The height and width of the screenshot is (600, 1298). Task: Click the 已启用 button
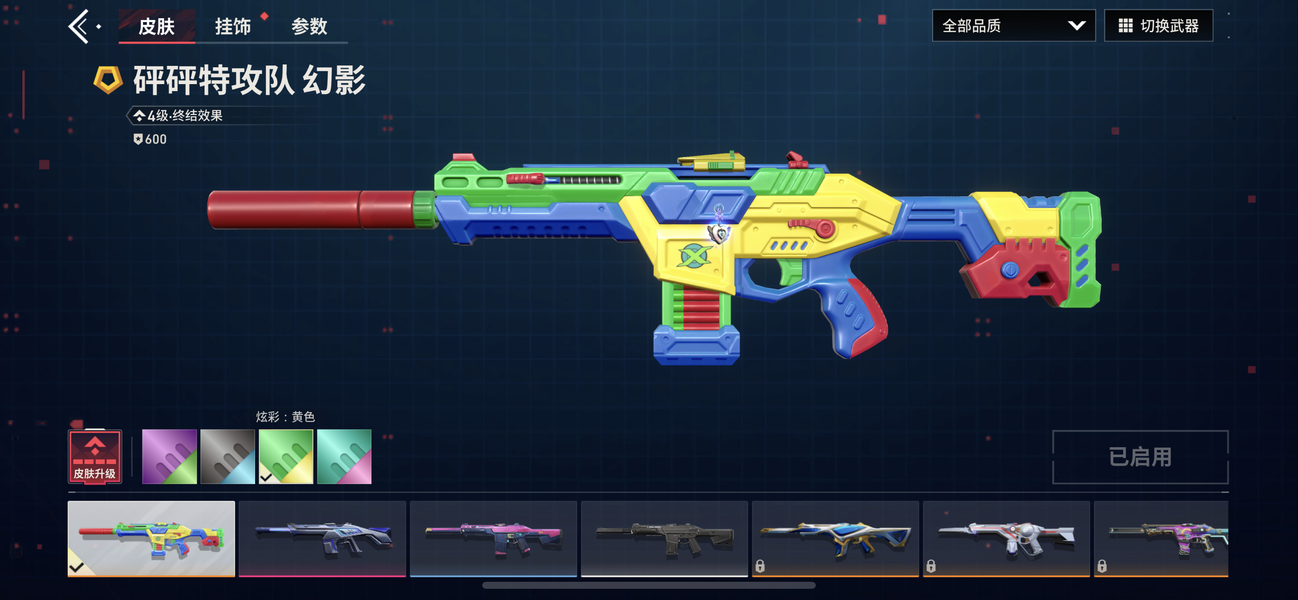[x=1140, y=457]
